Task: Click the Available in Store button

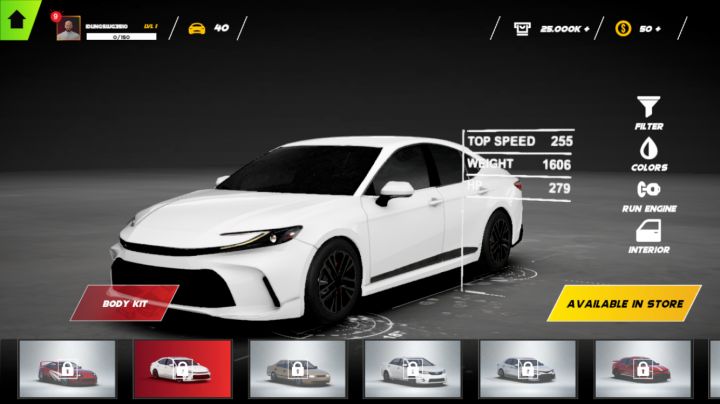Action: (x=625, y=303)
